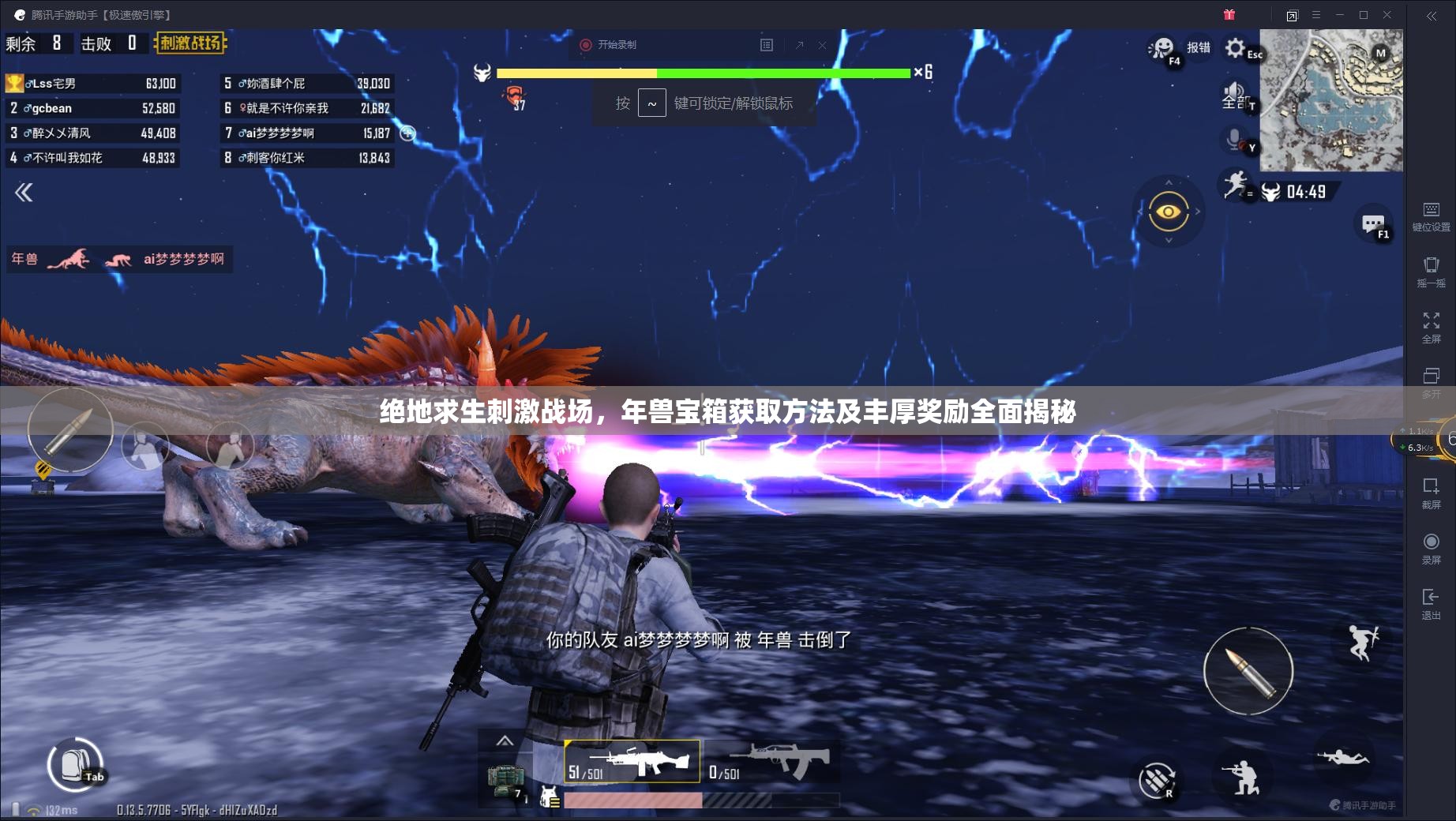Click the 报错 report error button
Screen dimensions: 1456x821
point(1198,48)
